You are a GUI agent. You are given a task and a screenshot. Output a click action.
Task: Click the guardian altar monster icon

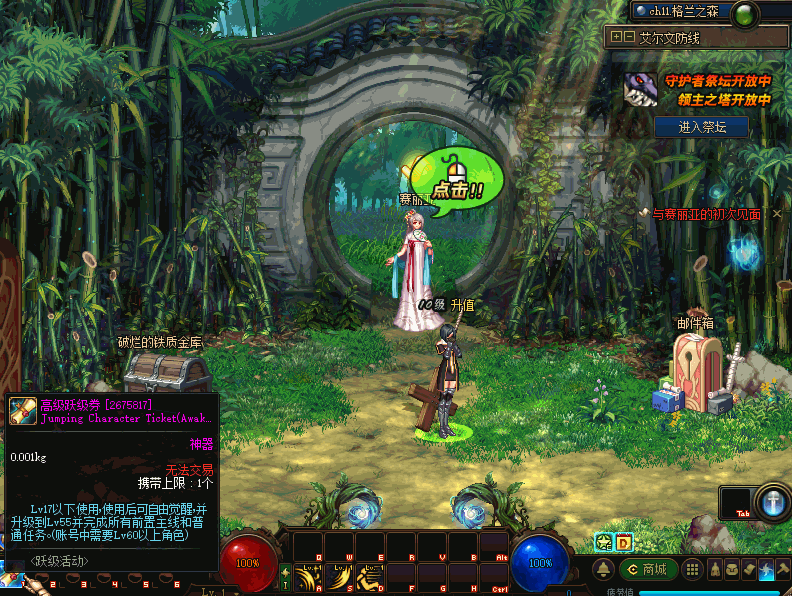640,89
